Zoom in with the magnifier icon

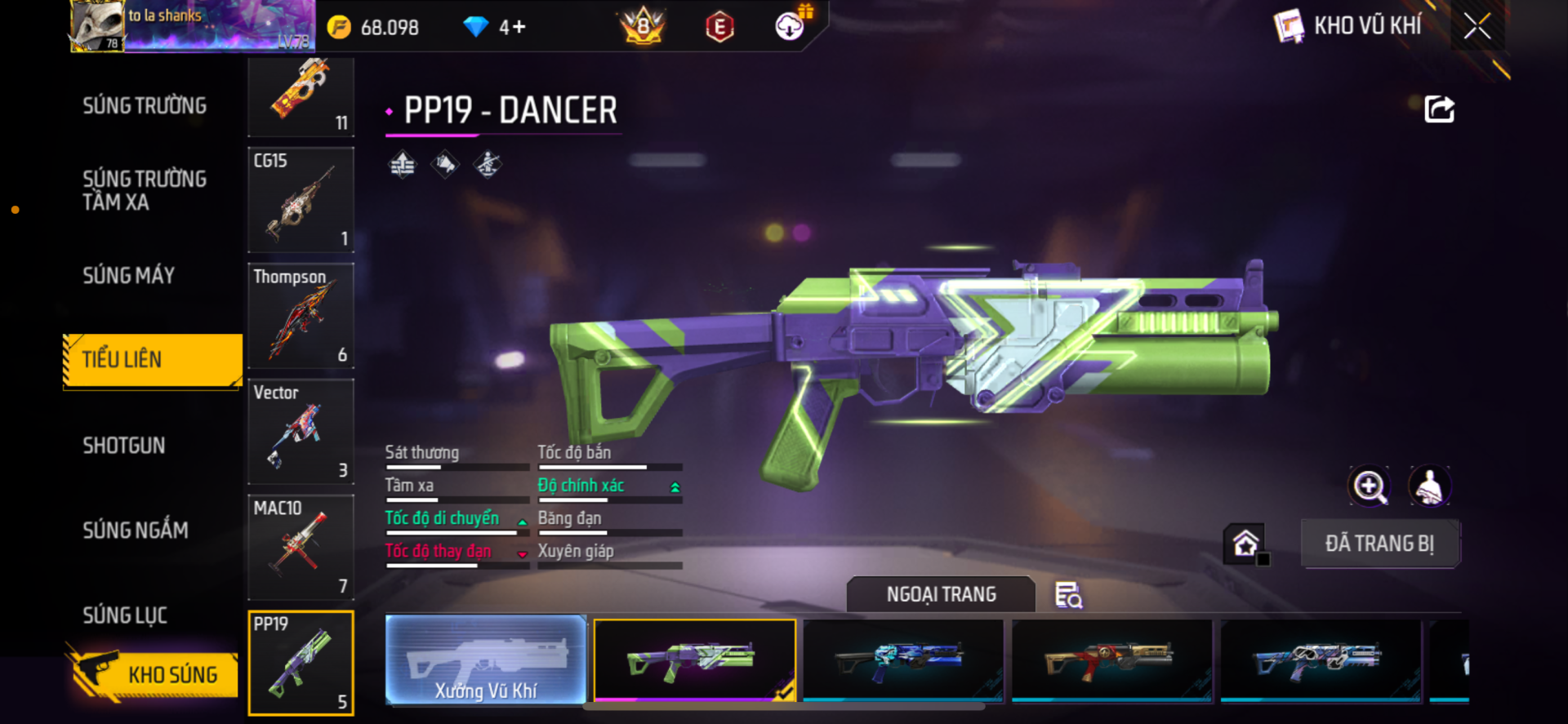(x=1369, y=486)
